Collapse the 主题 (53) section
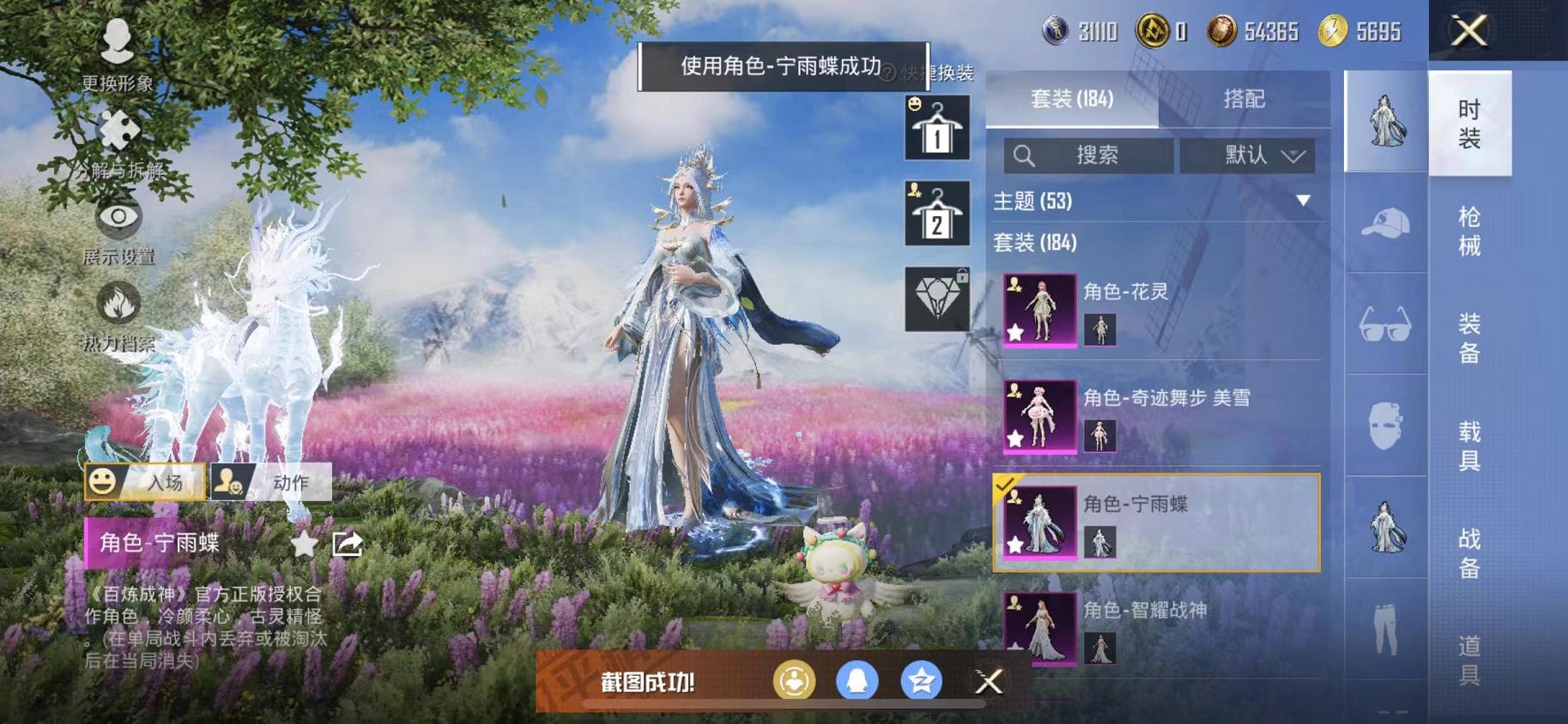Viewport: 1568px width, 724px height. click(1305, 202)
